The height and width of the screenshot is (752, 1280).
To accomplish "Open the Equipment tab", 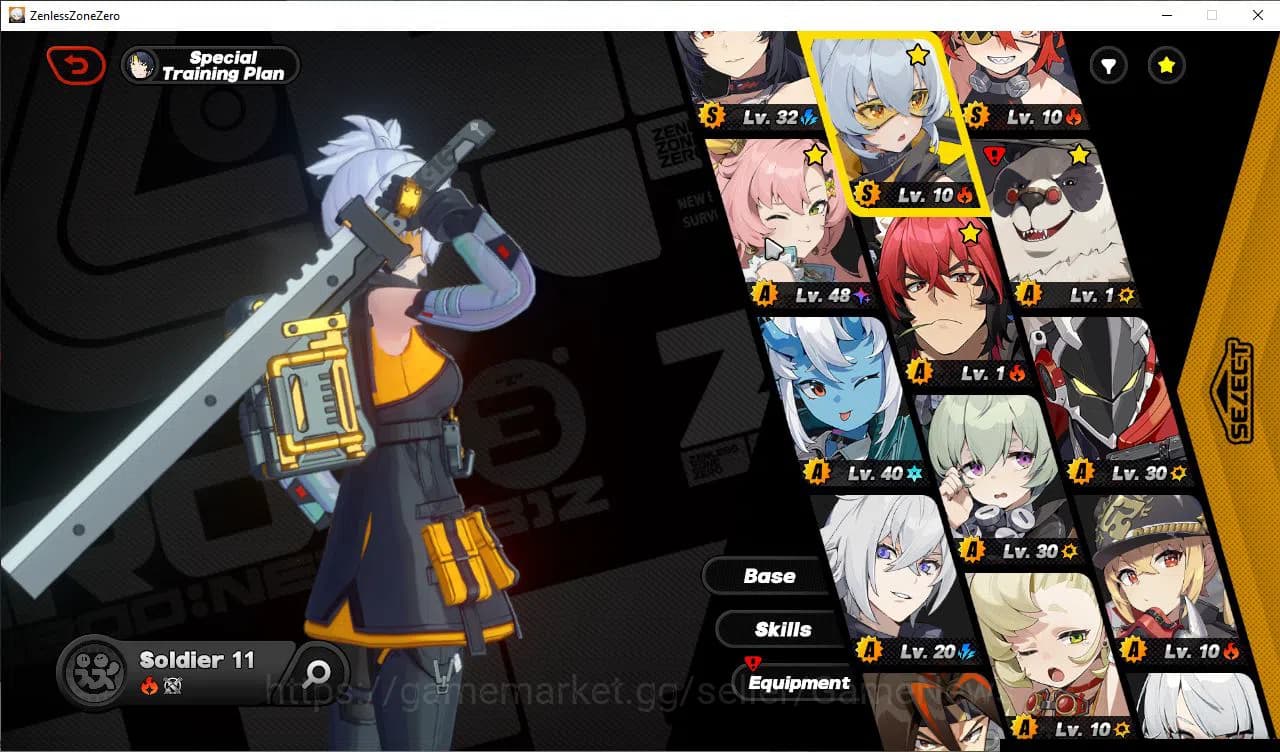I will click(x=798, y=682).
